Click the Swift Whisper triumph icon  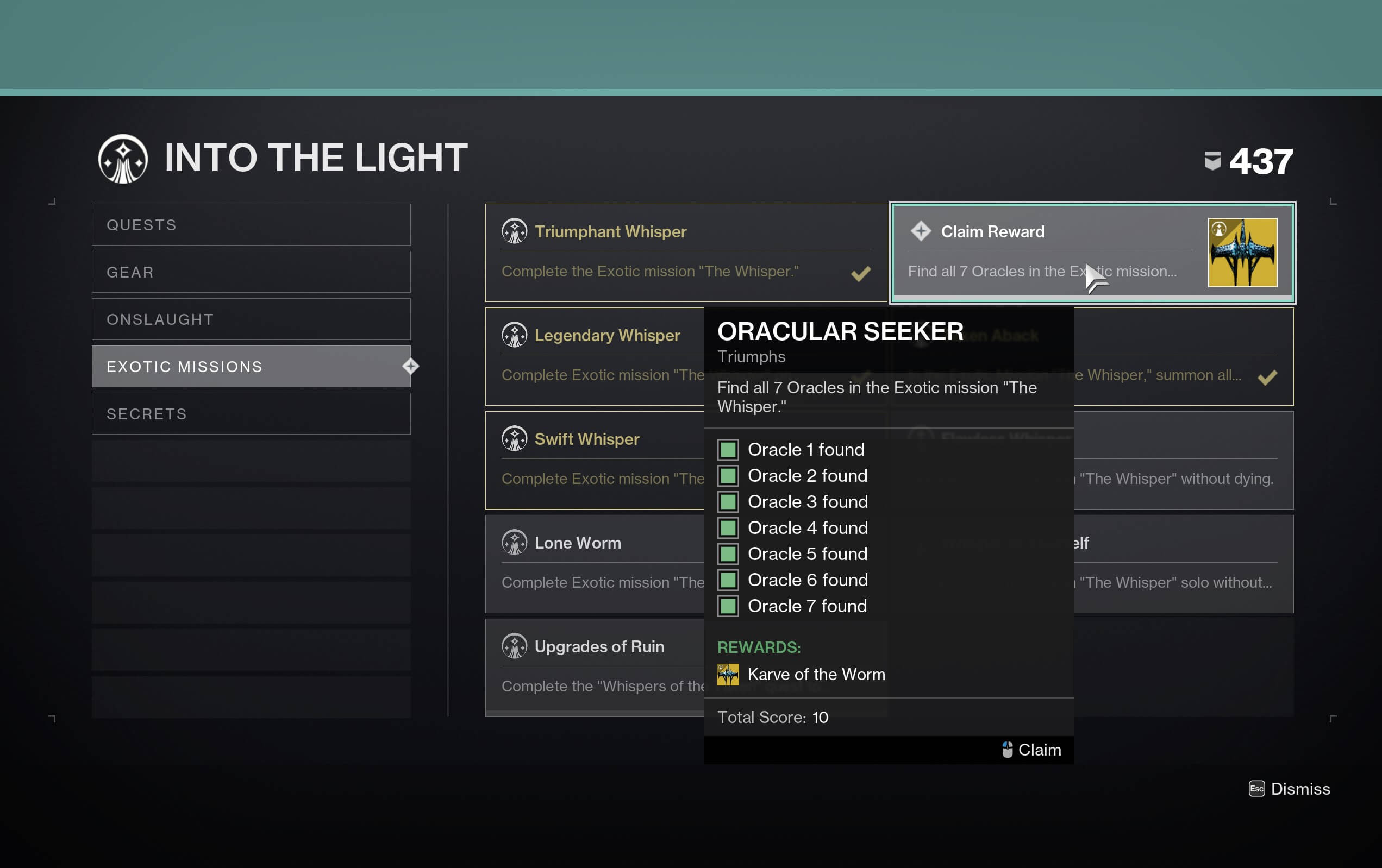[515, 439]
